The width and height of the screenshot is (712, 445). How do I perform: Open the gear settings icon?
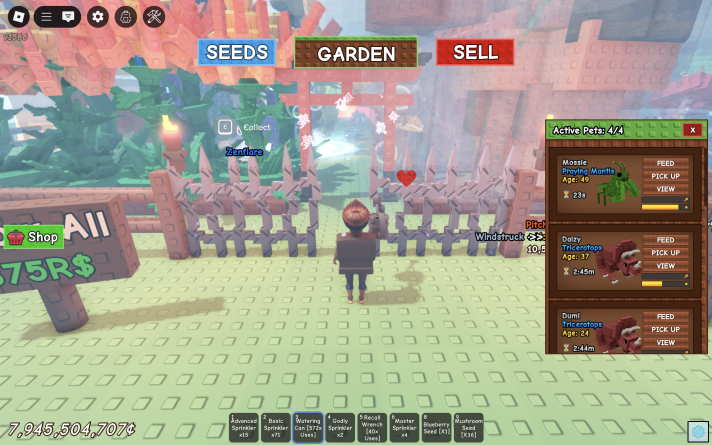(97, 16)
